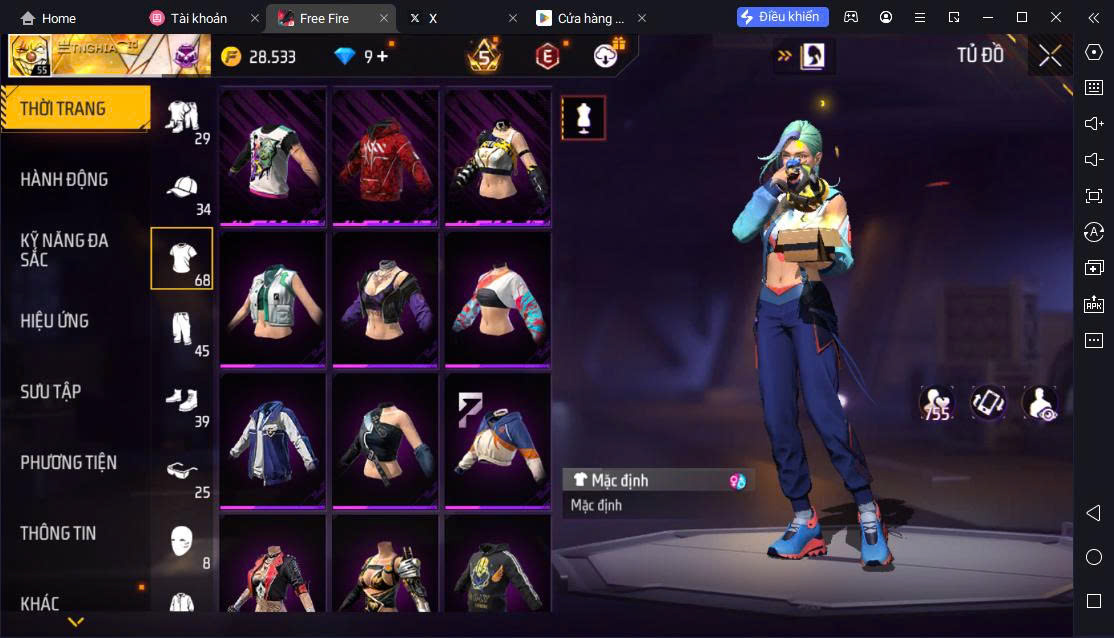Choose the THÔNG TIN tab
Screen dimensions: 1114x638
[58, 534]
